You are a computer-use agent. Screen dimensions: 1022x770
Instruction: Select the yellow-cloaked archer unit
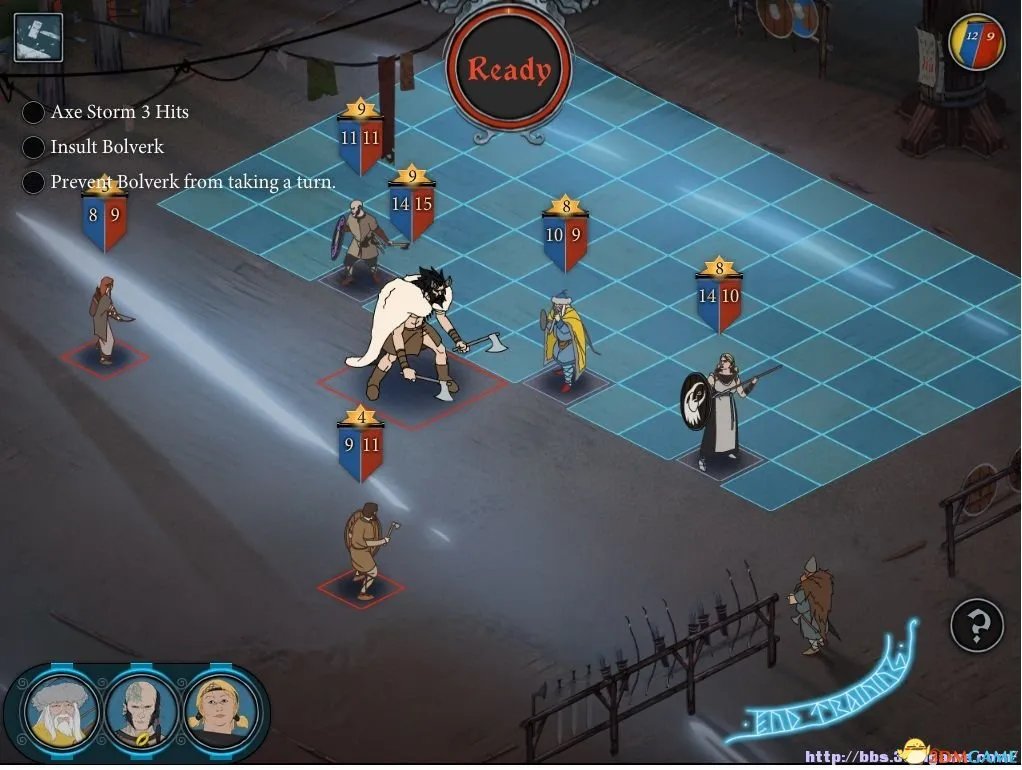pos(563,336)
